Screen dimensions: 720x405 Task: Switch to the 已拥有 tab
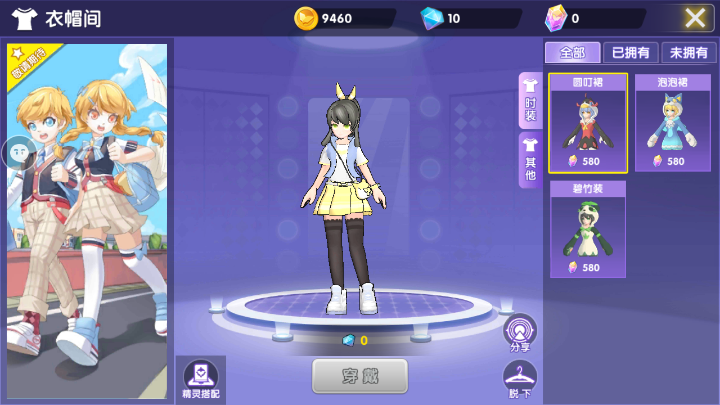(630, 53)
